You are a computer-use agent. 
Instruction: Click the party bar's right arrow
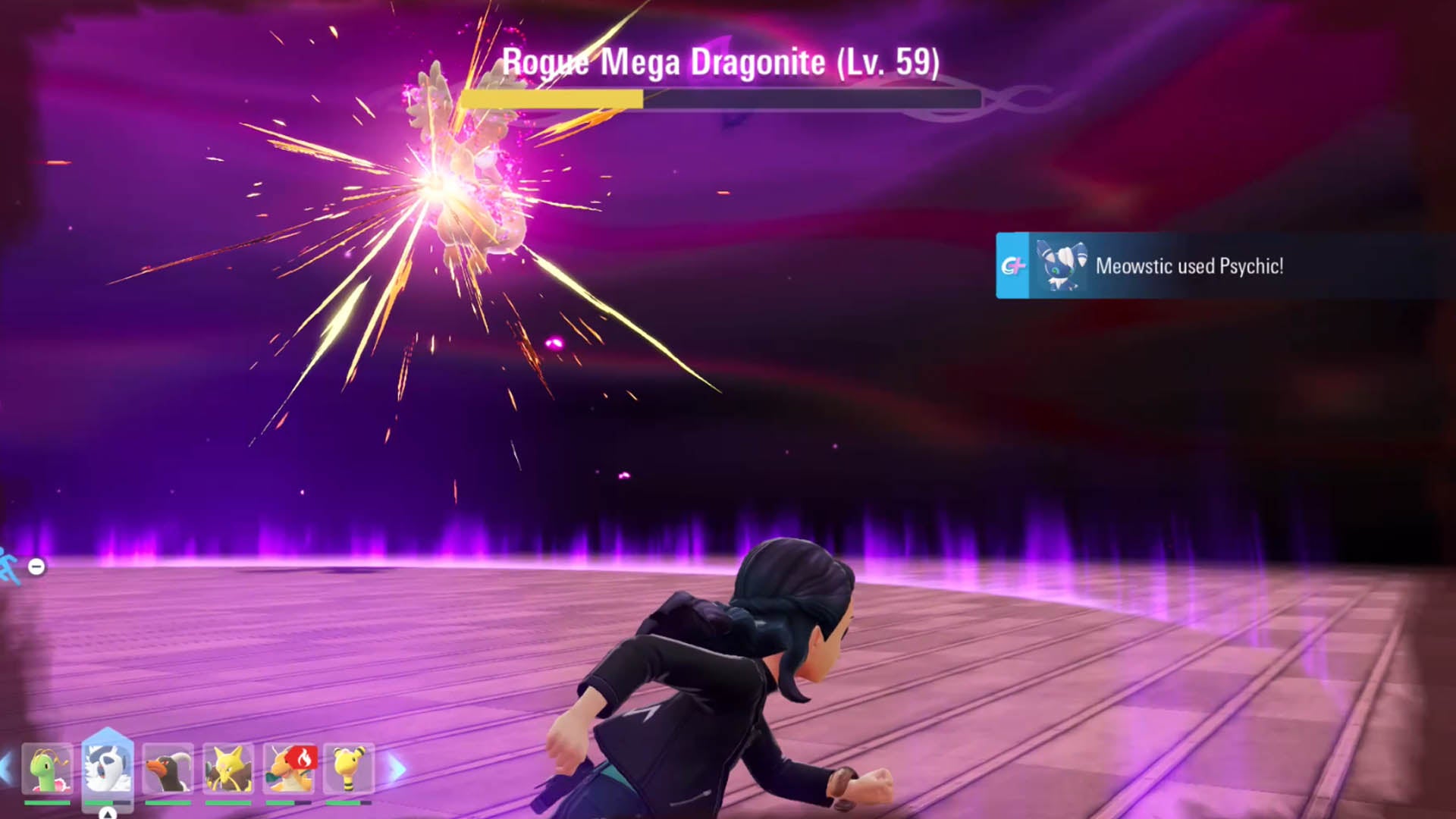(x=397, y=770)
